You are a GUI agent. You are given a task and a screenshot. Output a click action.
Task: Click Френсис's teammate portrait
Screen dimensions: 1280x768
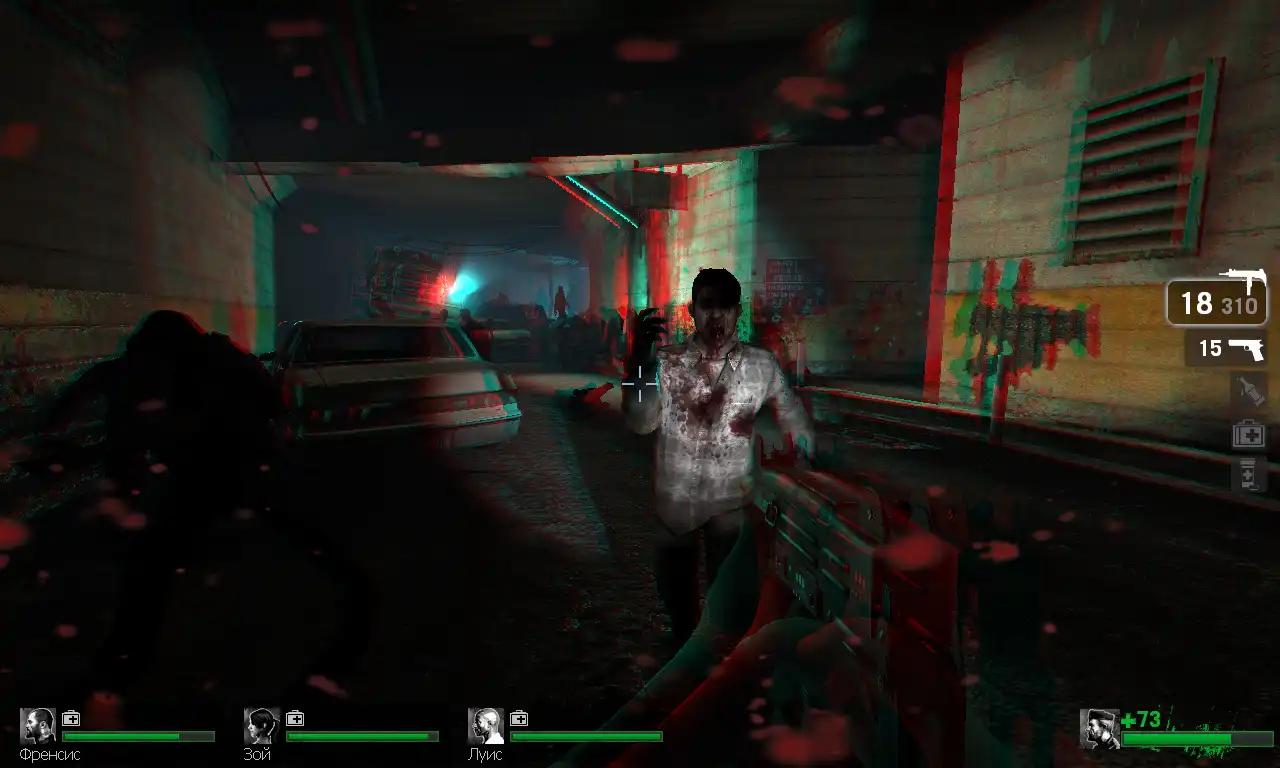coord(38,726)
